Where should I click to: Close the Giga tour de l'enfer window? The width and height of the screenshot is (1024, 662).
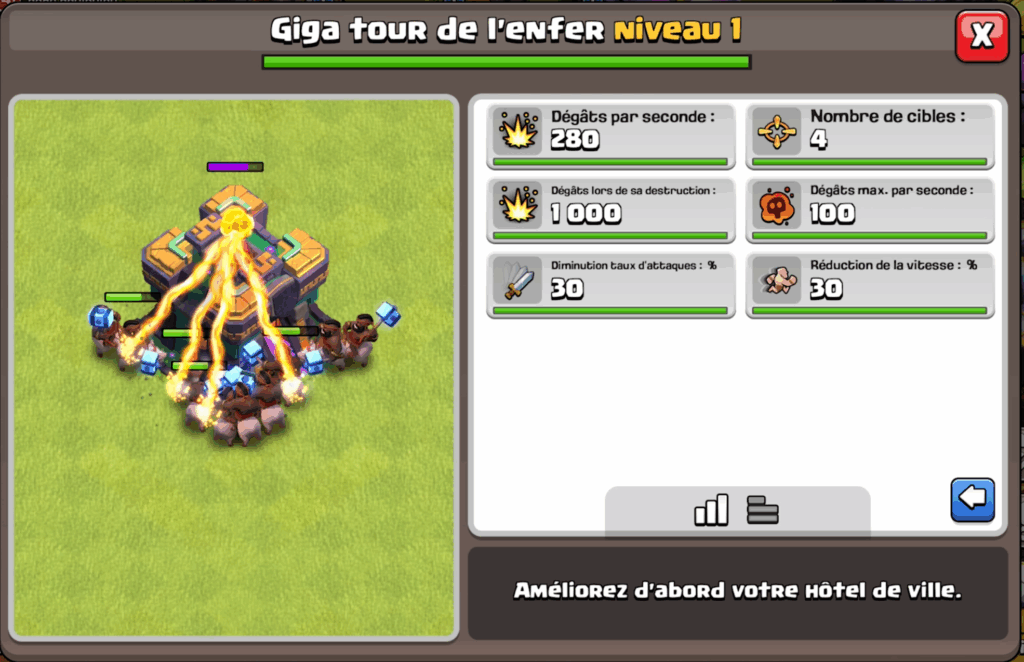click(x=981, y=36)
